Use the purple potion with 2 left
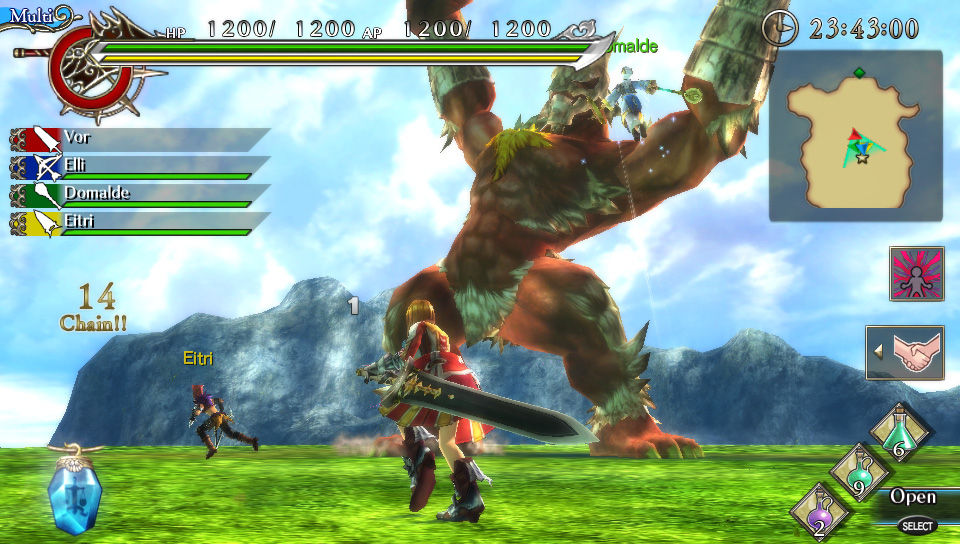The width and height of the screenshot is (960, 544). click(x=820, y=511)
